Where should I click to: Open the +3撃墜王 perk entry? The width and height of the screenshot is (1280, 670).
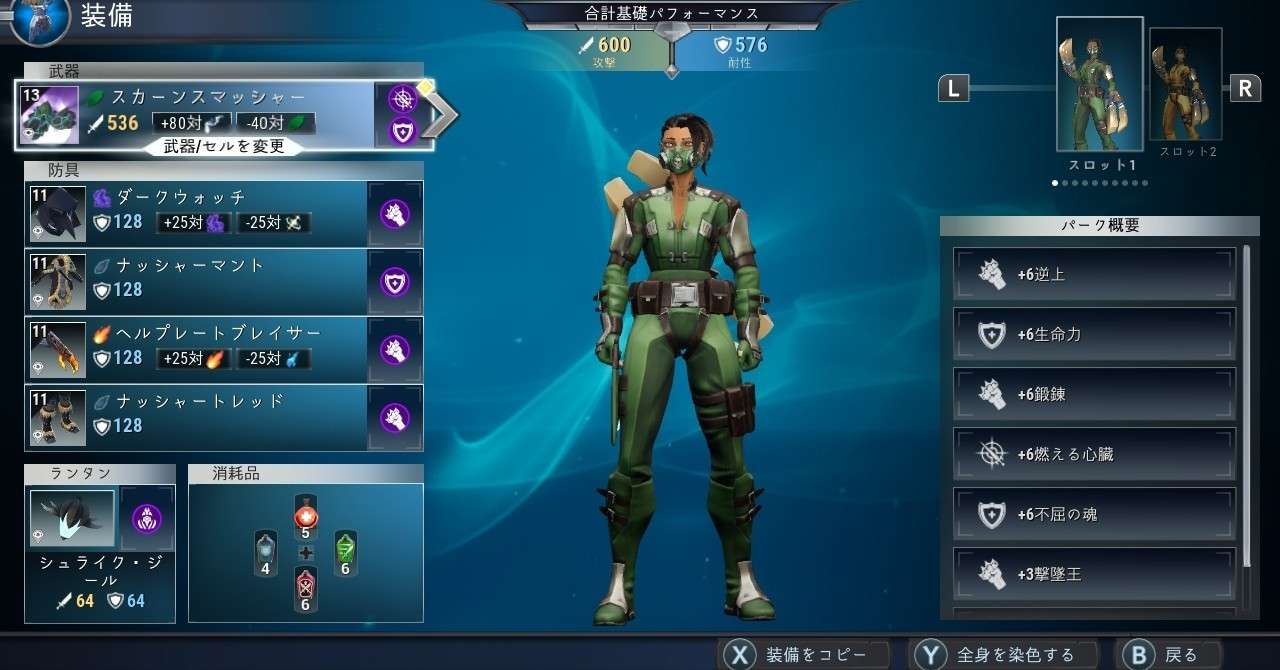pyautogui.click(x=1094, y=574)
